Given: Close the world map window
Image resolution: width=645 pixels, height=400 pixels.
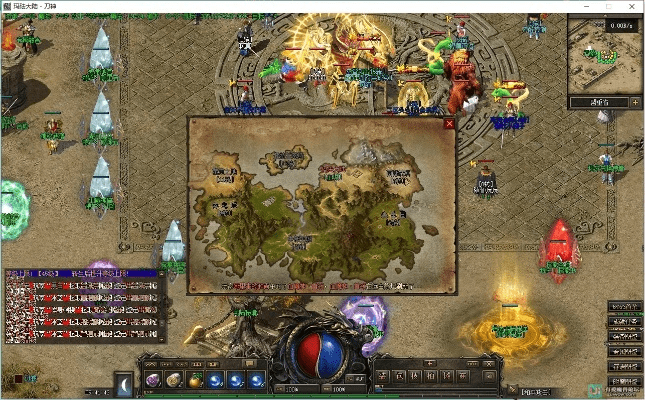Looking at the screenshot, I should pos(449,124).
